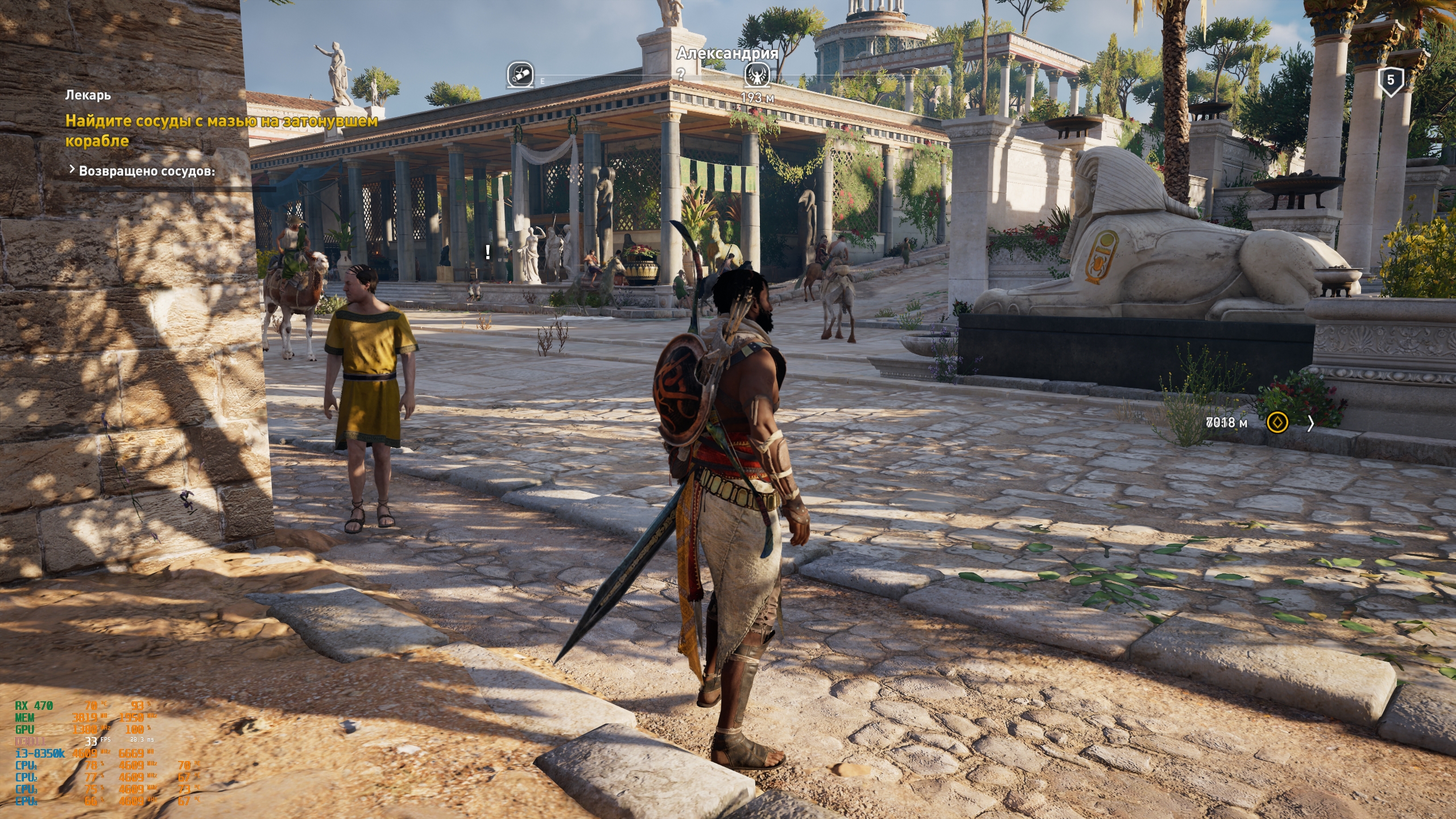1456x819 pixels.
Task: Click the question mark compass marker
Action: pos(680,74)
